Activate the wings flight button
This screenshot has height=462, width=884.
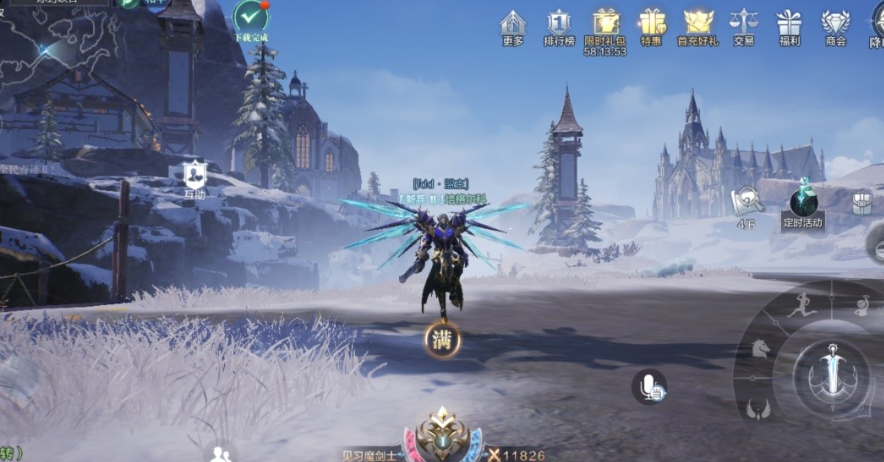tap(758, 408)
